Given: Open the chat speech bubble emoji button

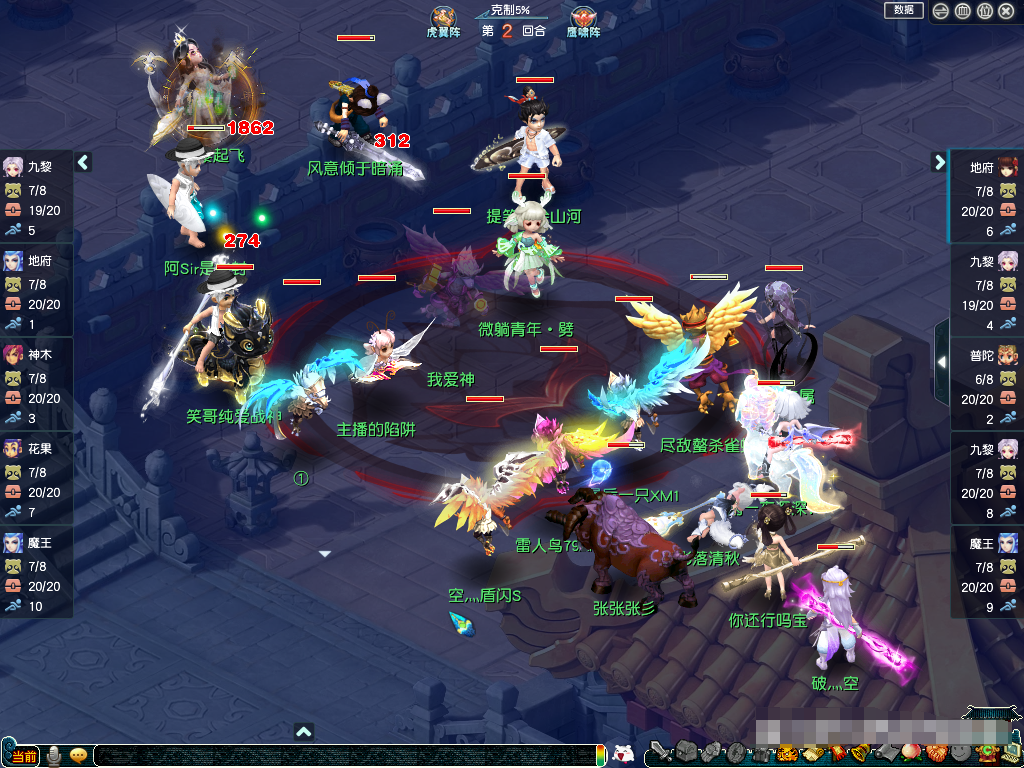Looking at the screenshot, I should pyautogui.click(x=78, y=756).
